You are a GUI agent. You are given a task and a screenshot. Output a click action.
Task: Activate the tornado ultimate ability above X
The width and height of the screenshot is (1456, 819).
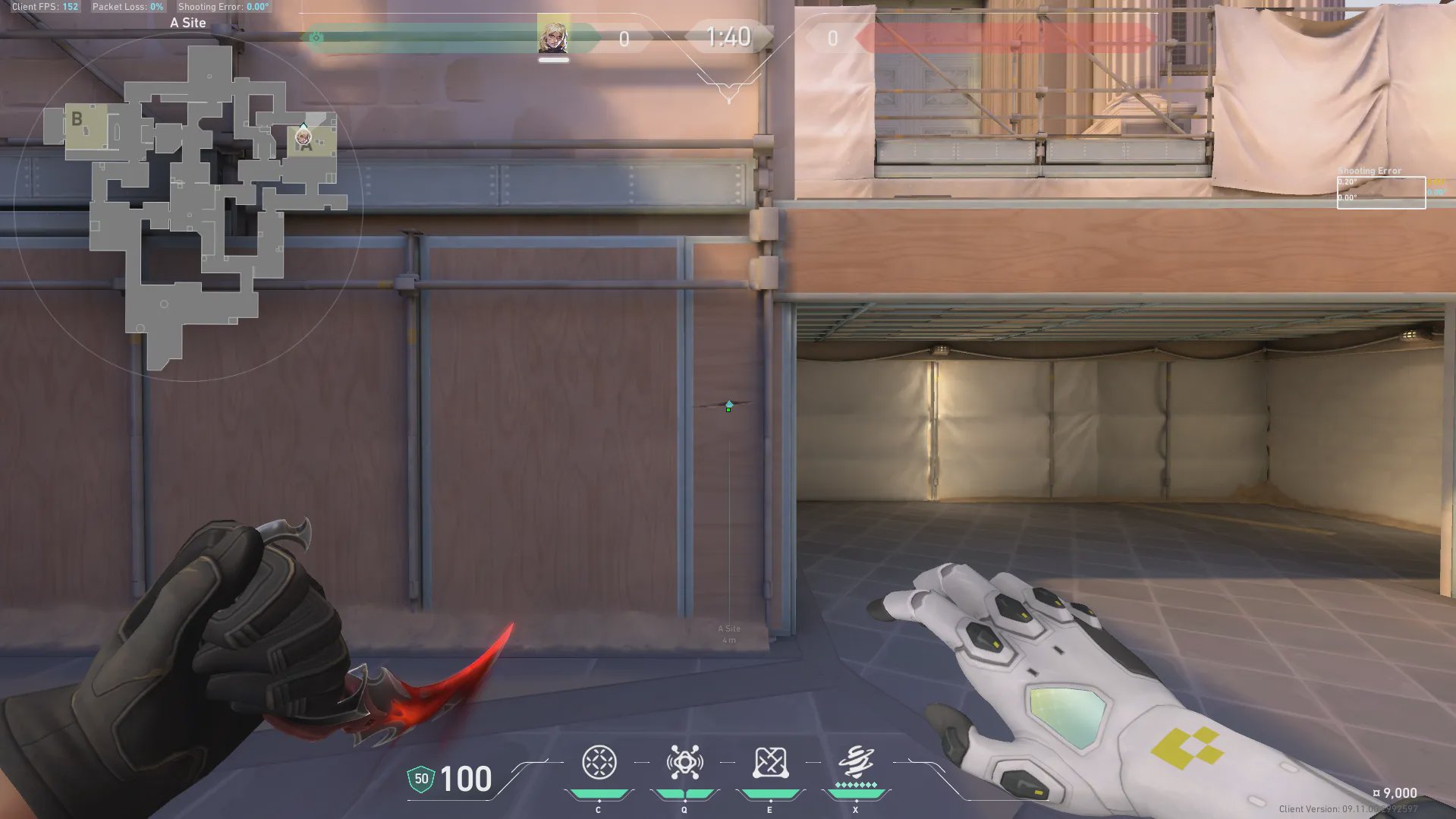tap(856, 761)
